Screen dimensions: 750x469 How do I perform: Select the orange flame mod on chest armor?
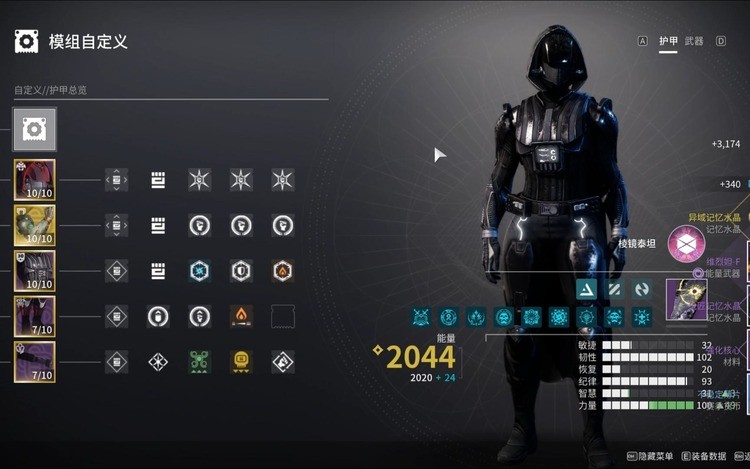[x=283, y=271]
